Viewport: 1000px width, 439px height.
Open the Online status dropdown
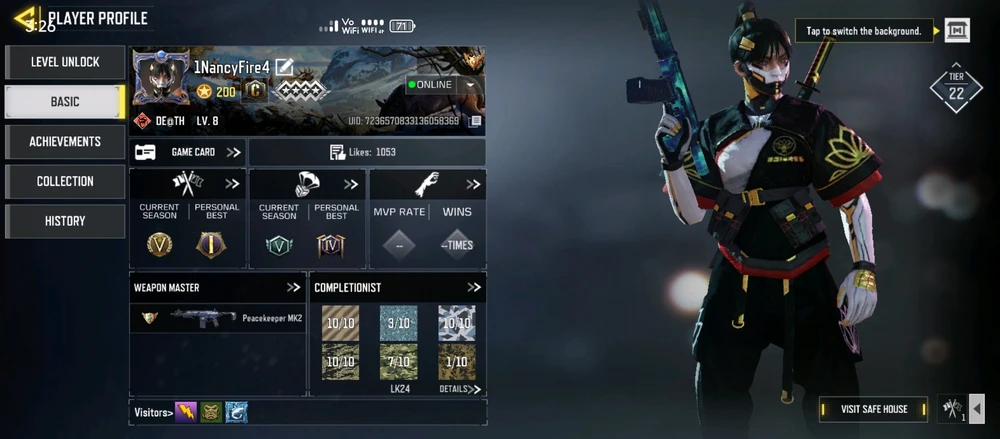pos(471,85)
